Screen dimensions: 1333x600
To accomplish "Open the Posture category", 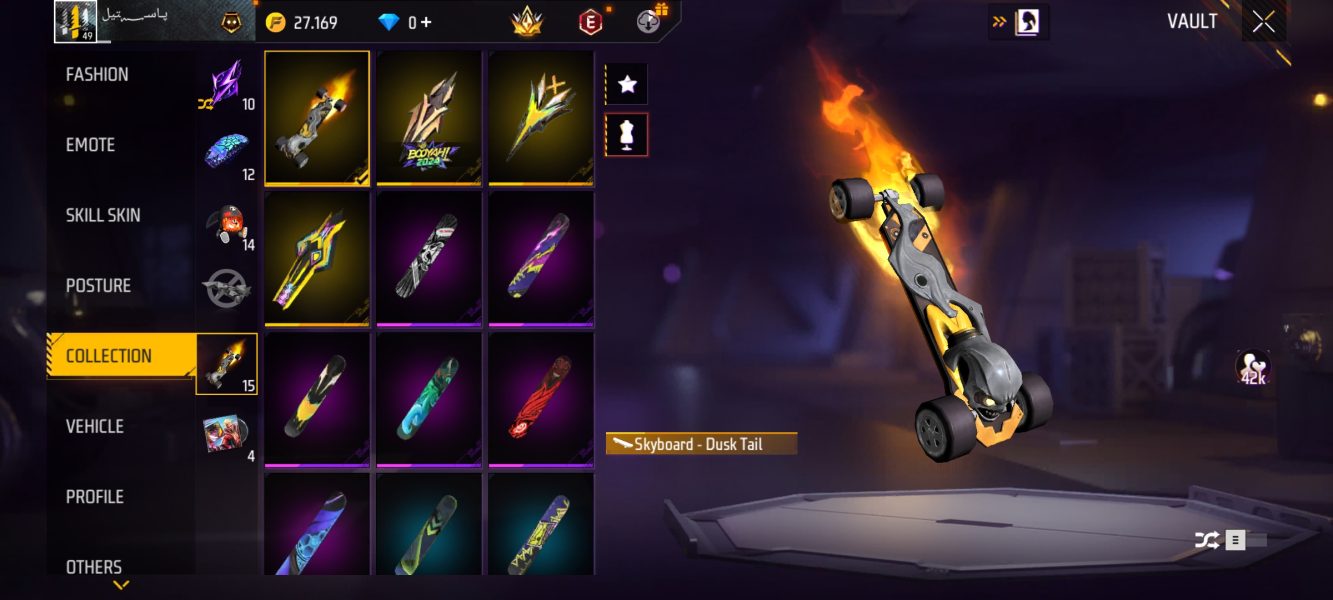I will pyautogui.click(x=98, y=286).
